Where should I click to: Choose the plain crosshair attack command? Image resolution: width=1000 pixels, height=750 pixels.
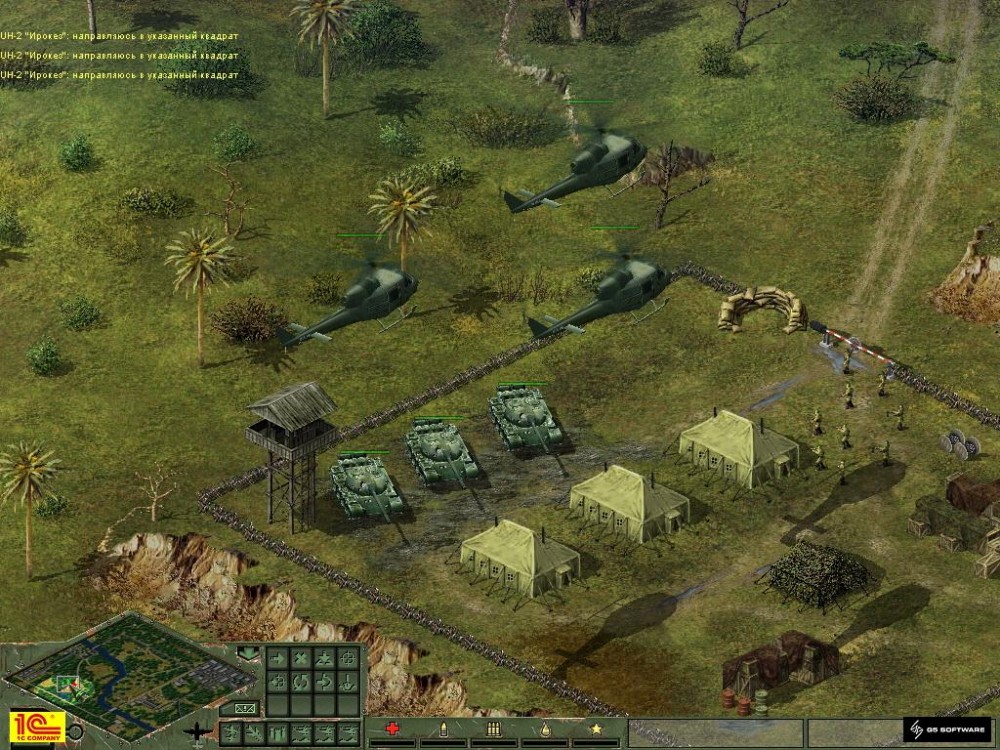(x=348, y=659)
